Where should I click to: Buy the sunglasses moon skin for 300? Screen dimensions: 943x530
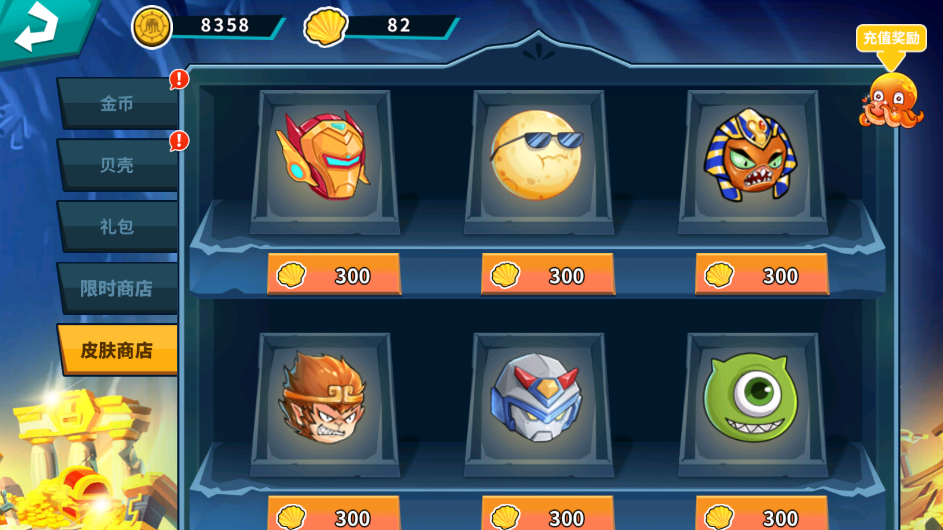point(548,274)
